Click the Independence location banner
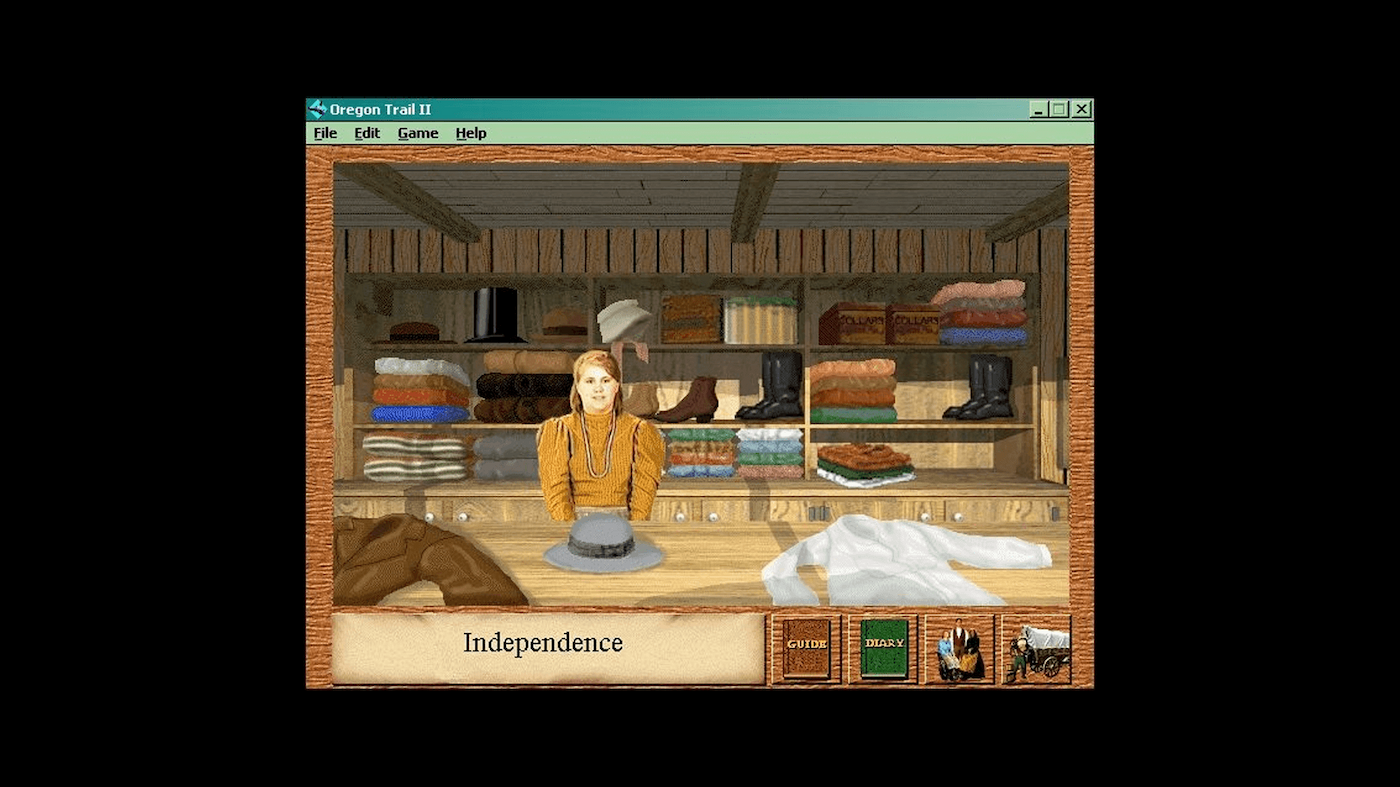 [542, 644]
